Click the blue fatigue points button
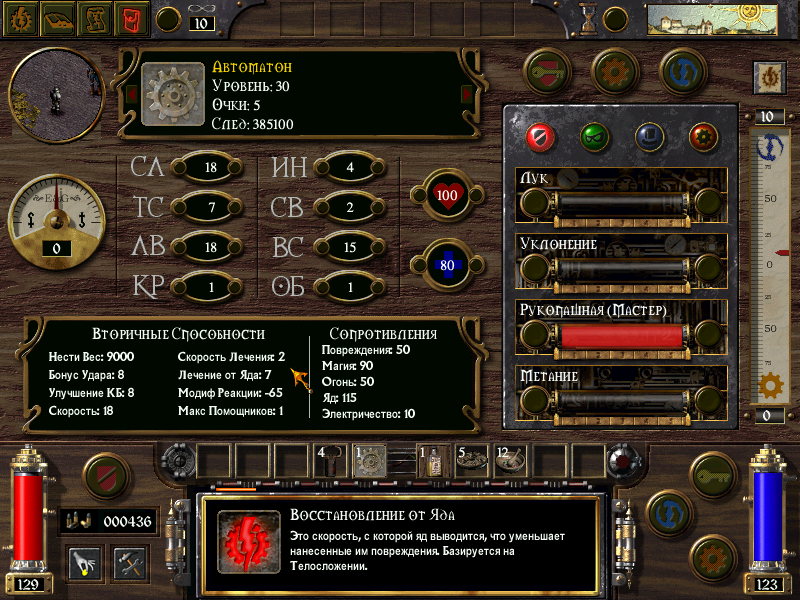 point(446,266)
